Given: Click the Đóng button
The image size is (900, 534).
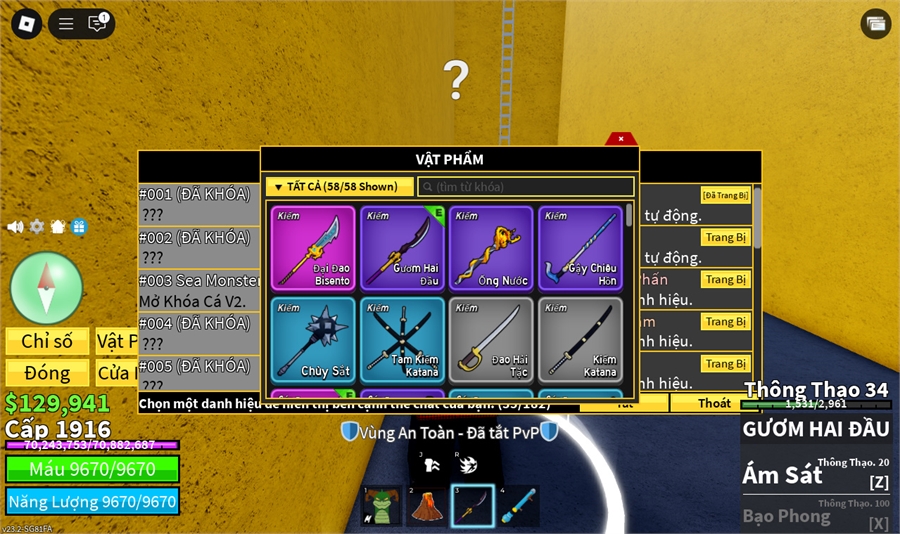Looking at the screenshot, I should tap(47, 373).
